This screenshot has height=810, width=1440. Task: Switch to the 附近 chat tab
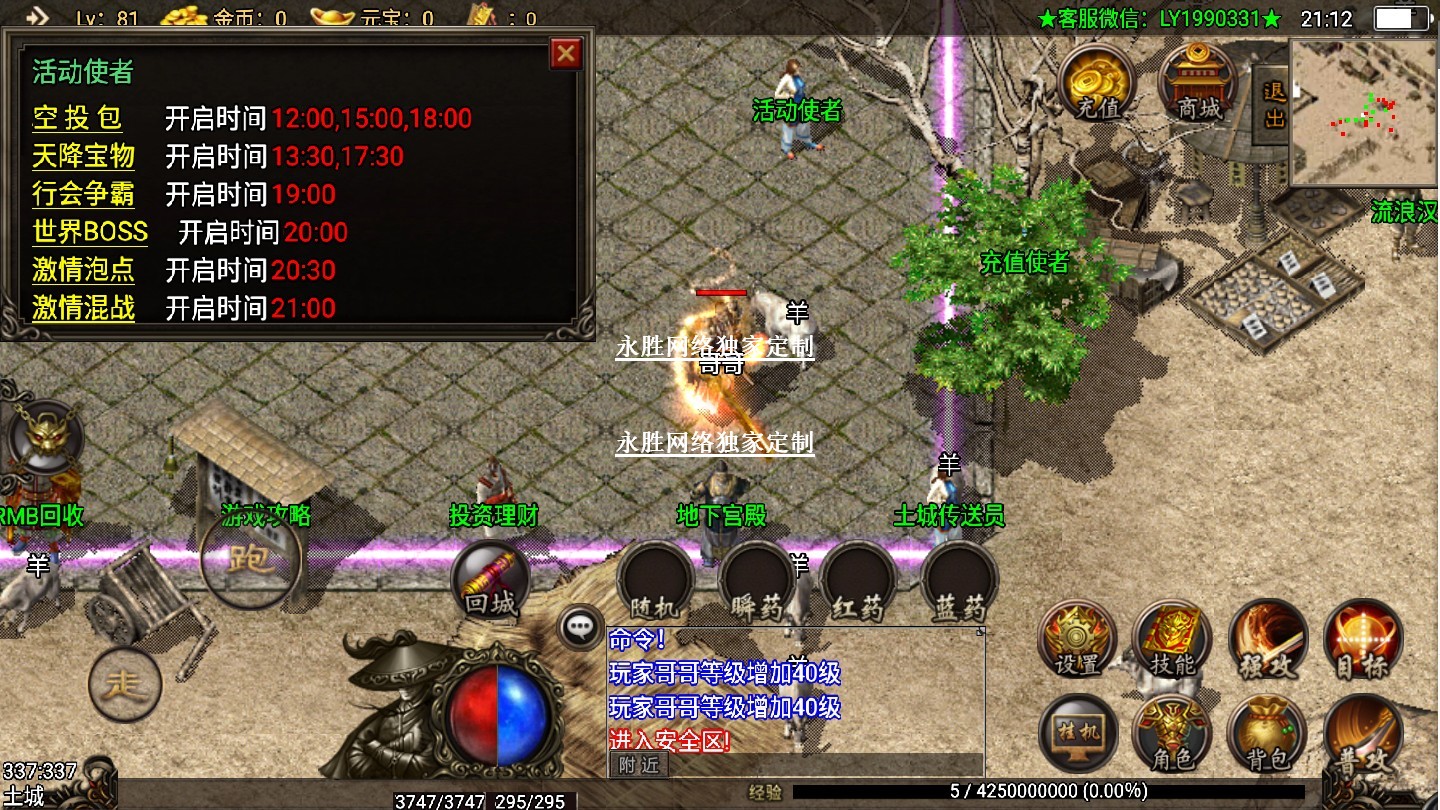[638, 765]
